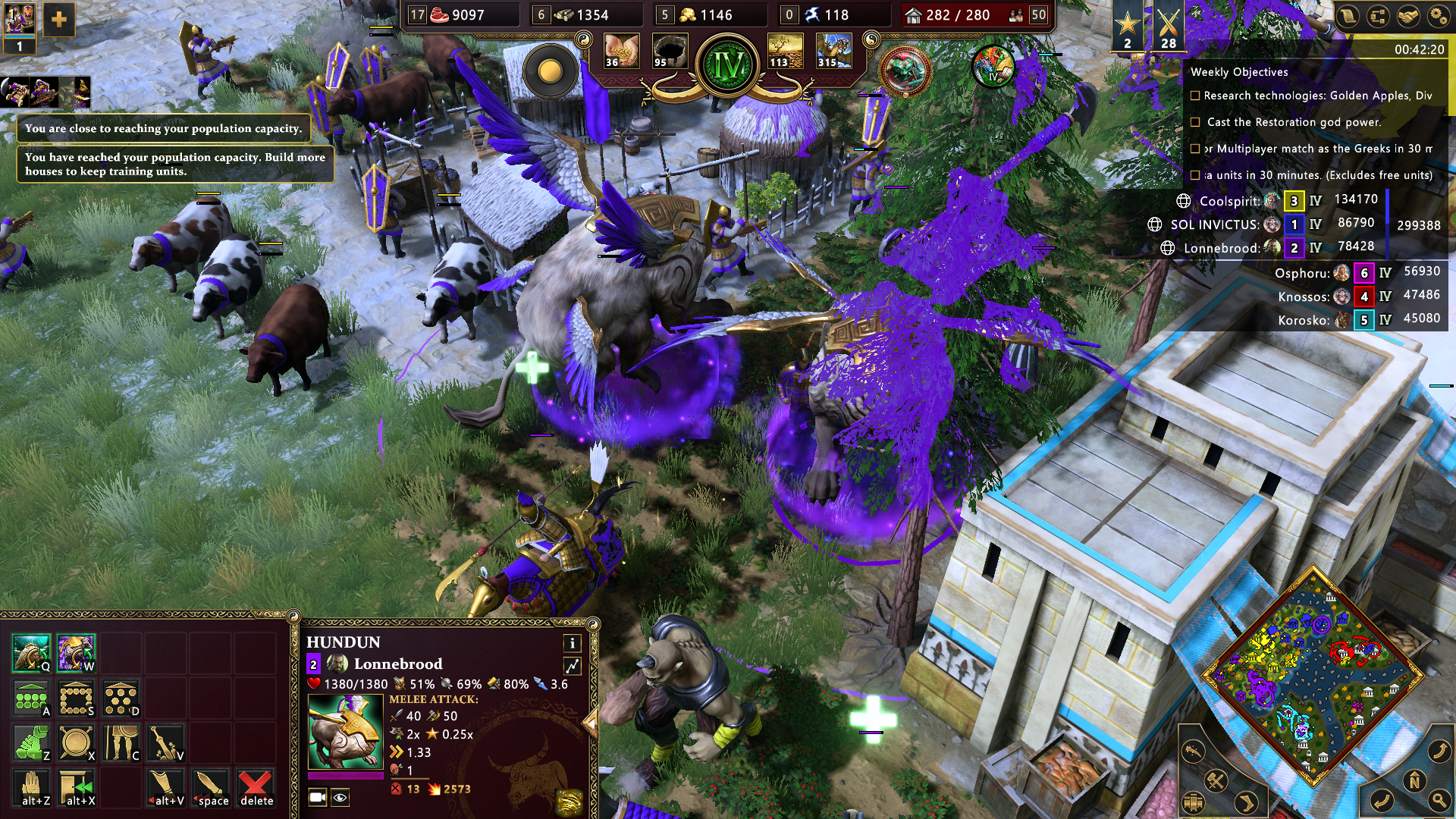1456x819 pixels.
Task: Open the diplomacy handshake panel
Action: (1408, 17)
